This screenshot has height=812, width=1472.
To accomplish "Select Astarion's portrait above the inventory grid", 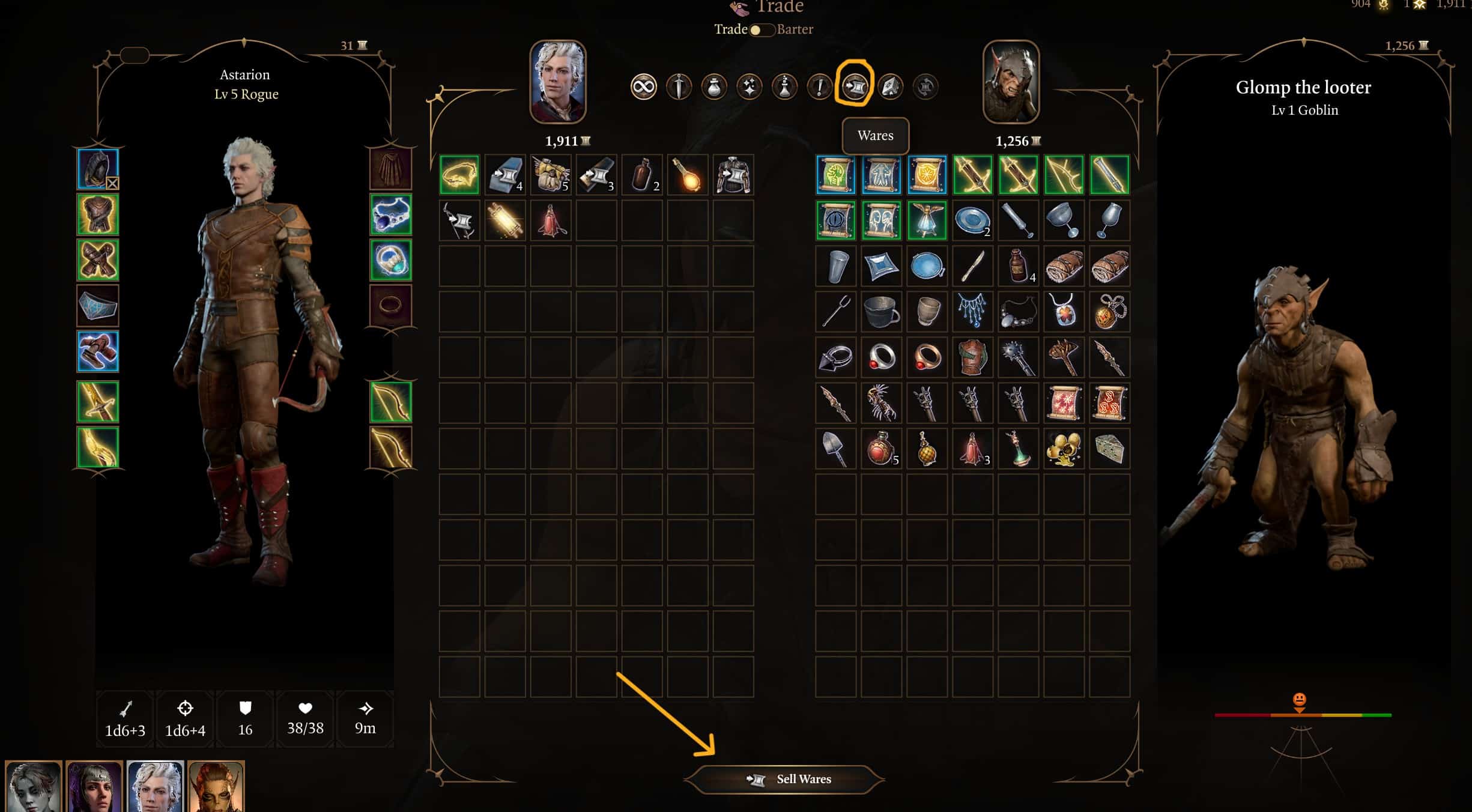I will [x=558, y=82].
